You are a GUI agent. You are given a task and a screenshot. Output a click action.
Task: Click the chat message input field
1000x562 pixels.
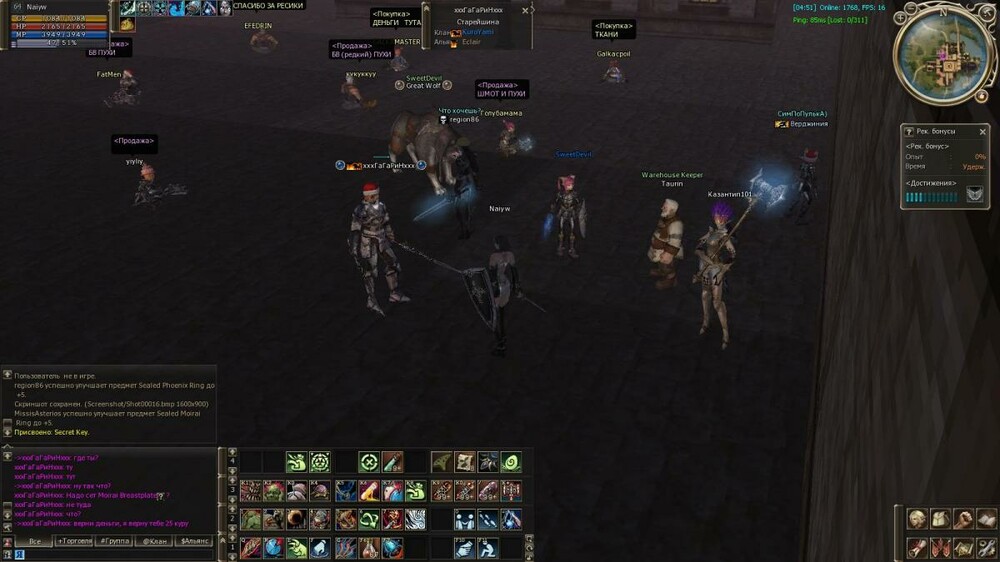pyautogui.click(x=110, y=554)
